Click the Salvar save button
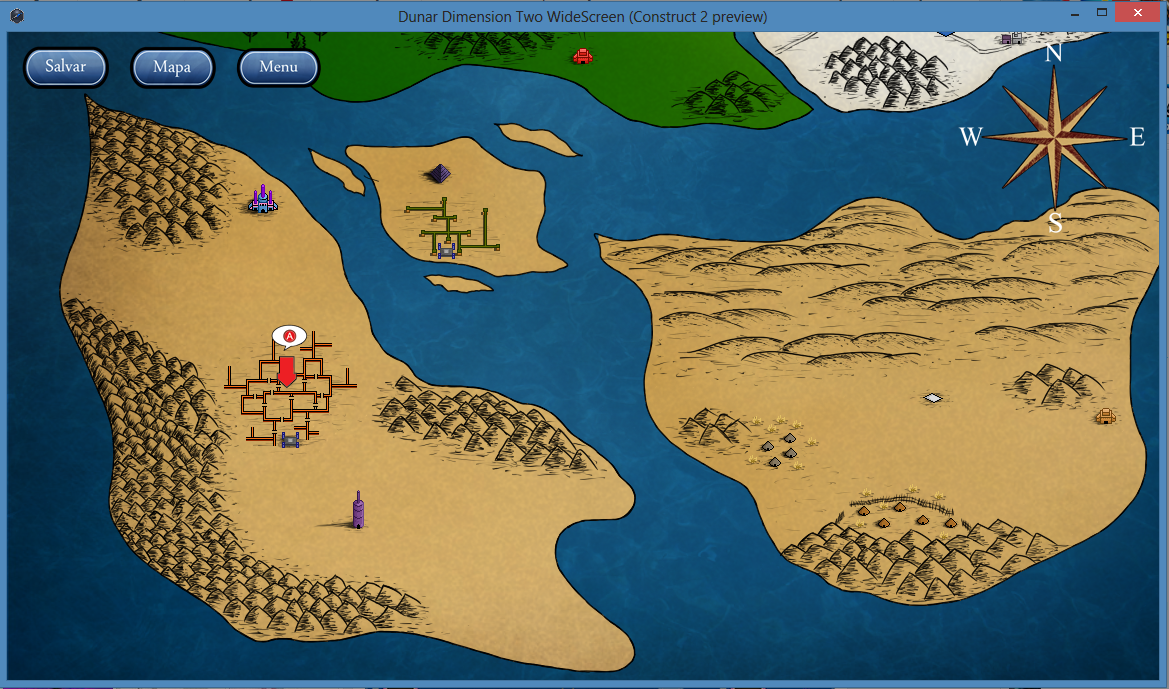The width and height of the screenshot is (1169, 689). click(66, 67)
